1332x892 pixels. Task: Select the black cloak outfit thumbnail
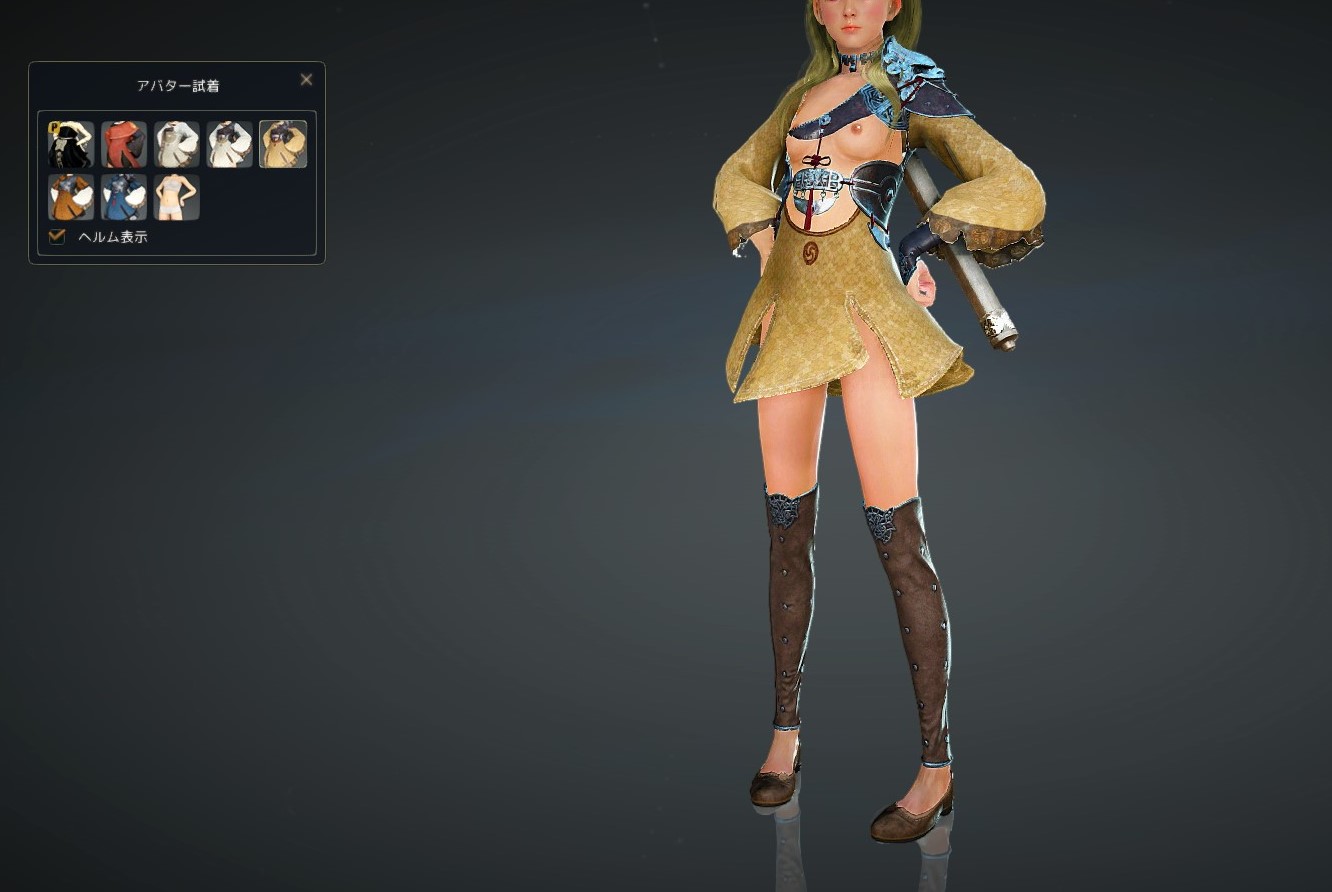click(x=70, y=144)
